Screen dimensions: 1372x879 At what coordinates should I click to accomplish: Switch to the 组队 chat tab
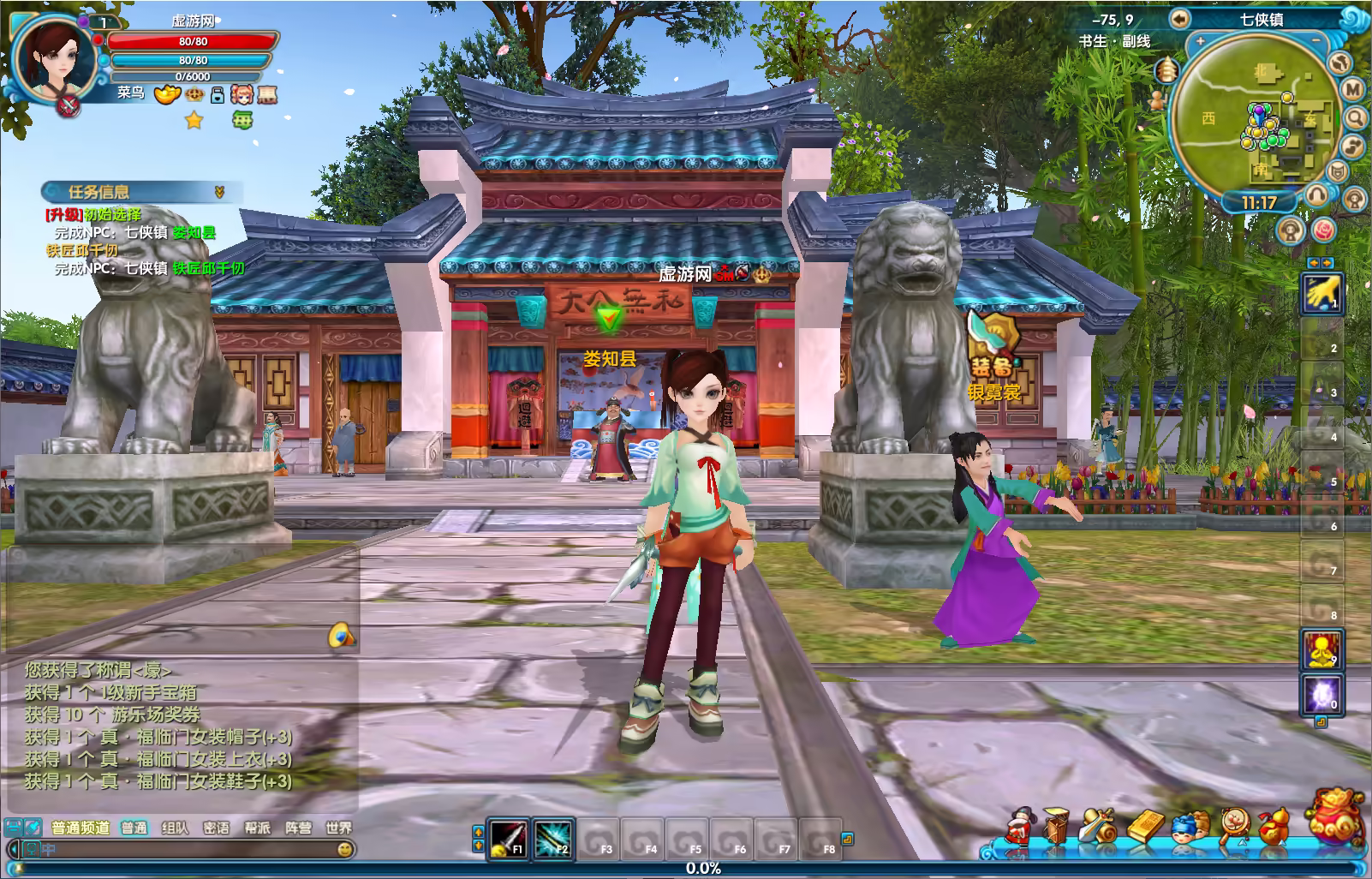[175, 828]
